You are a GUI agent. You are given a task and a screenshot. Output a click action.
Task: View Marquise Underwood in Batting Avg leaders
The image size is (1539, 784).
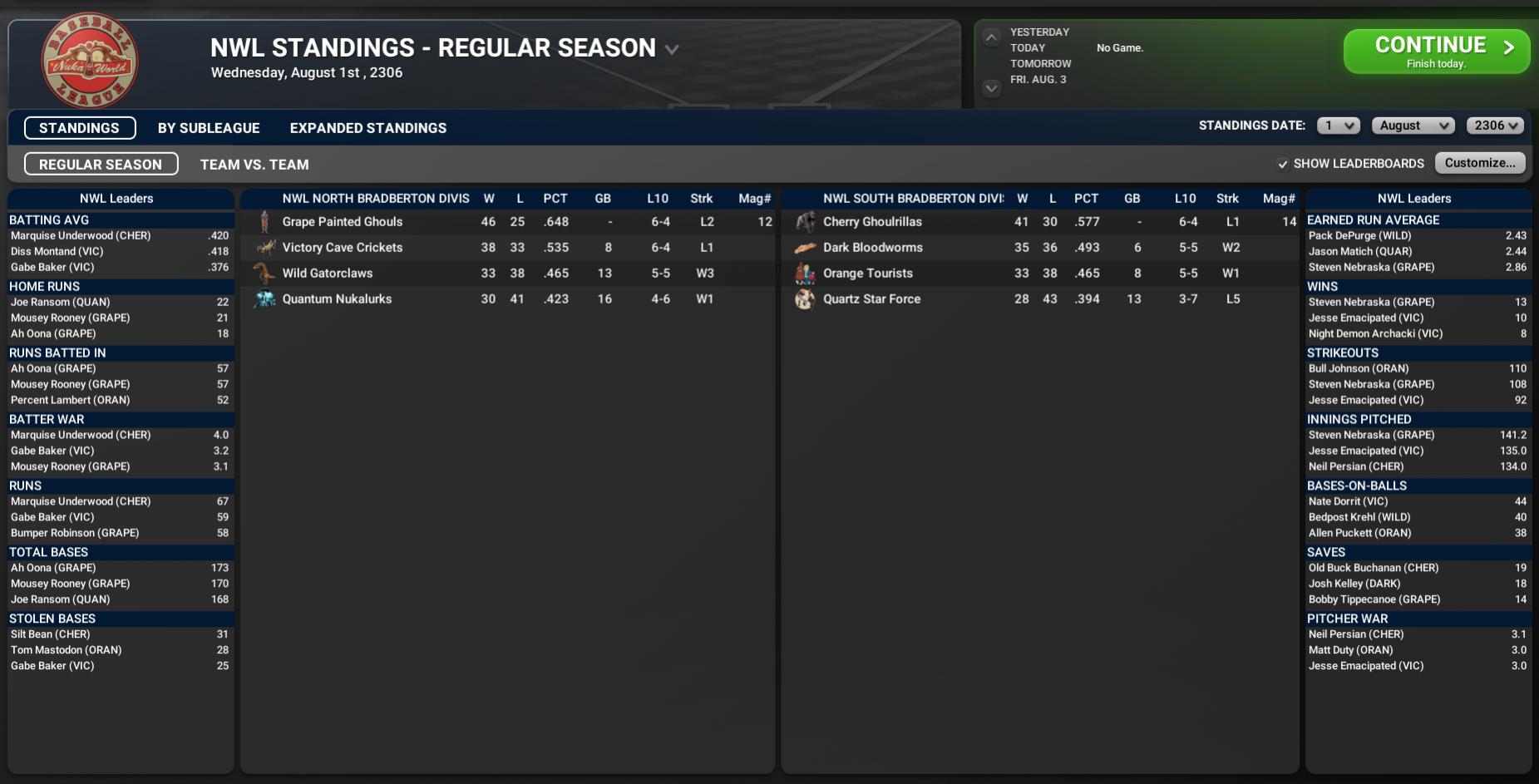pyautogui.click(x=81, y=236)
